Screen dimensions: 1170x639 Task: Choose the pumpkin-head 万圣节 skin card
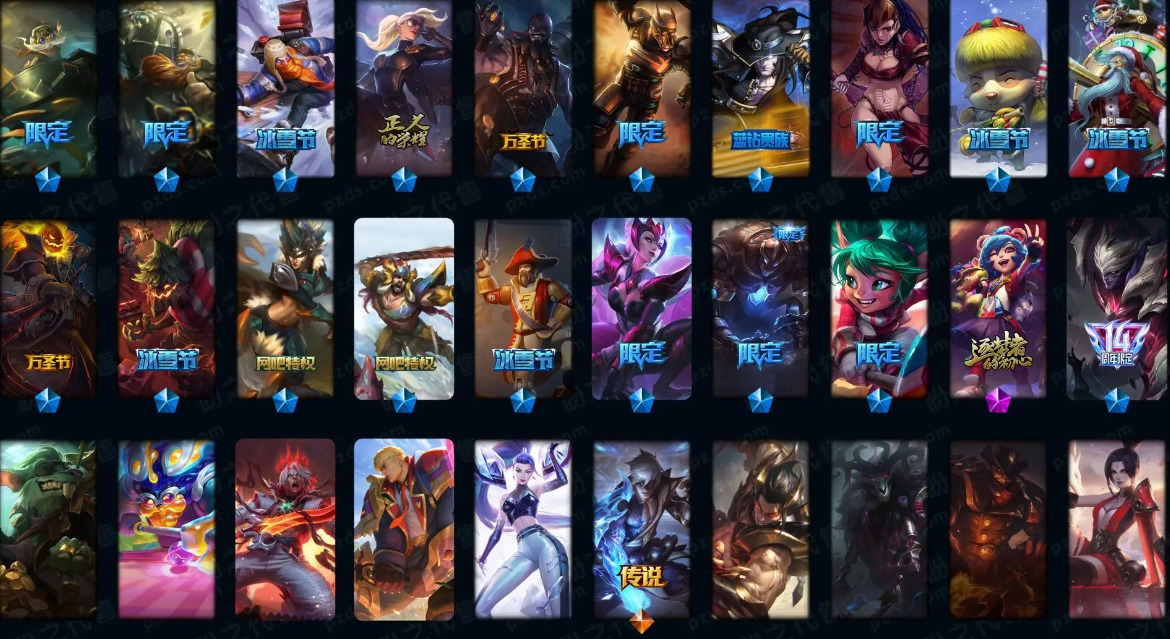46,308
